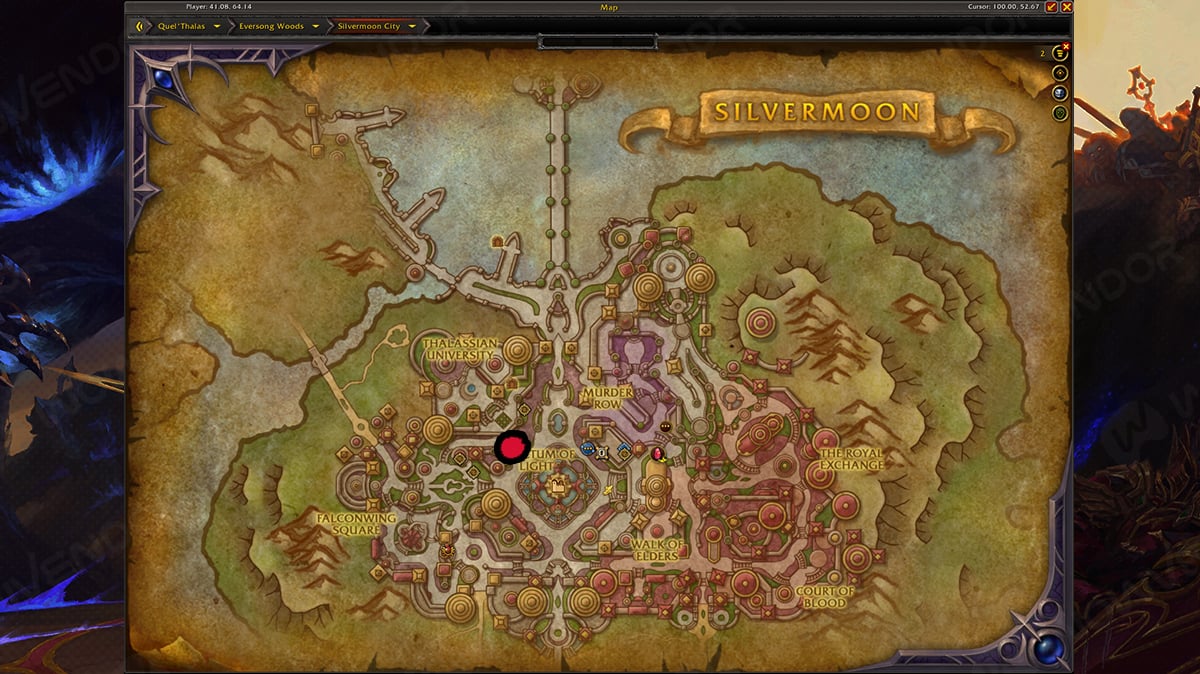The height and width of the screenshot is (674, 1200).
Task: Close the world map window
Action: click(1065, 7)
